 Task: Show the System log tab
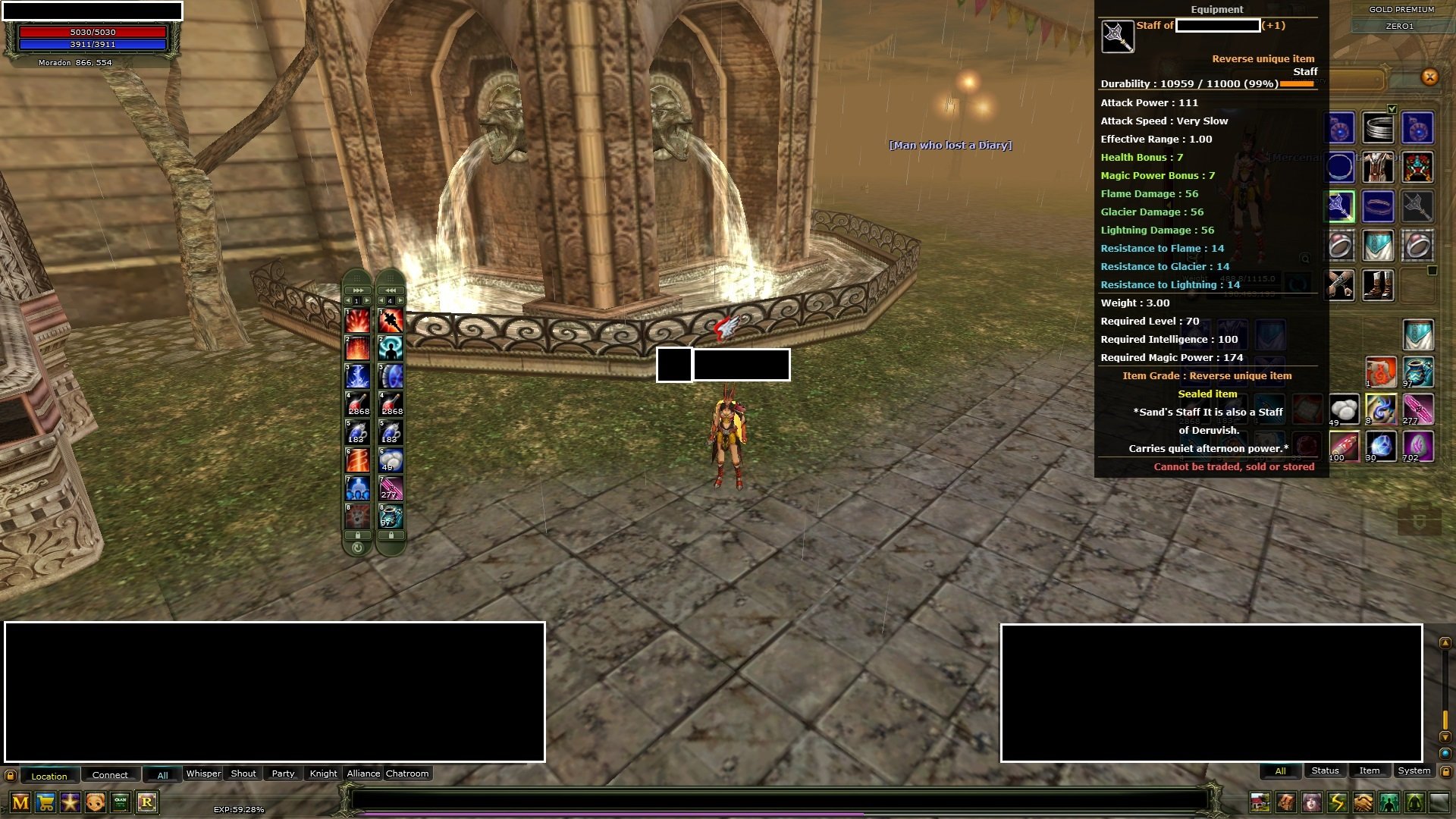click(1414, 771)
